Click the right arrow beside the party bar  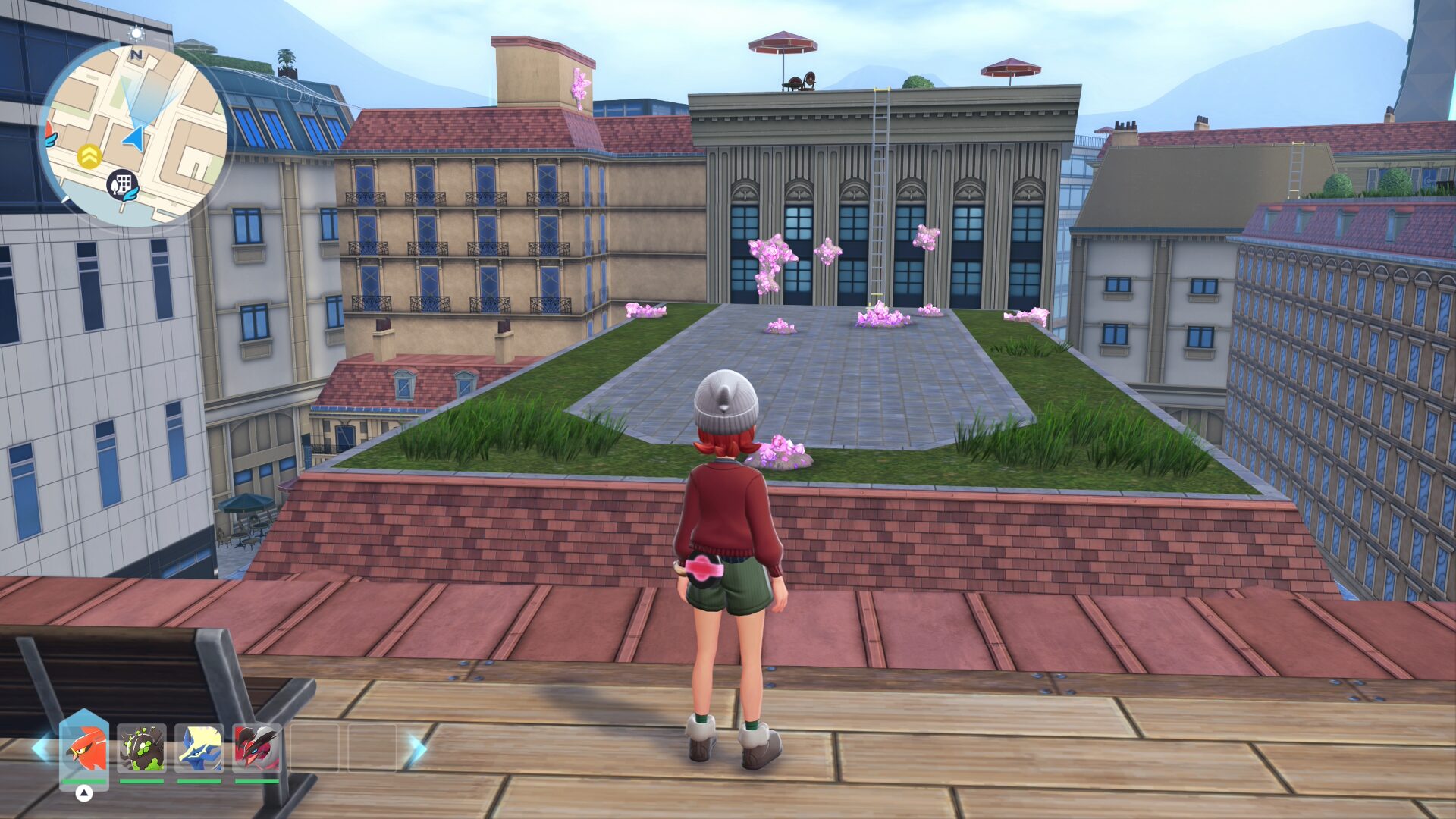(416, 748)
